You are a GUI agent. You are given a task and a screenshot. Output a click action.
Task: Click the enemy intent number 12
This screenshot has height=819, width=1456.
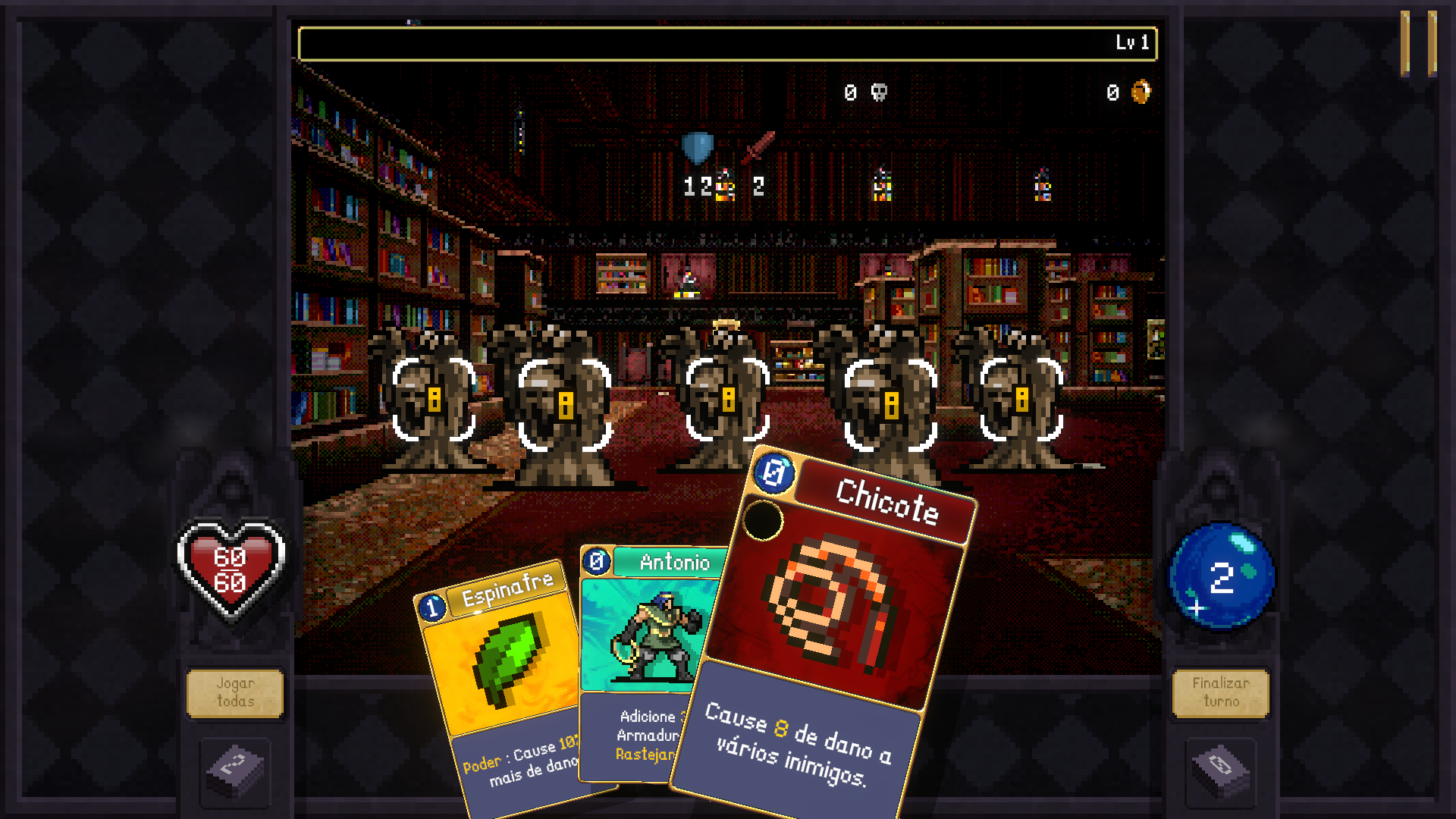(x=698, y=184)
